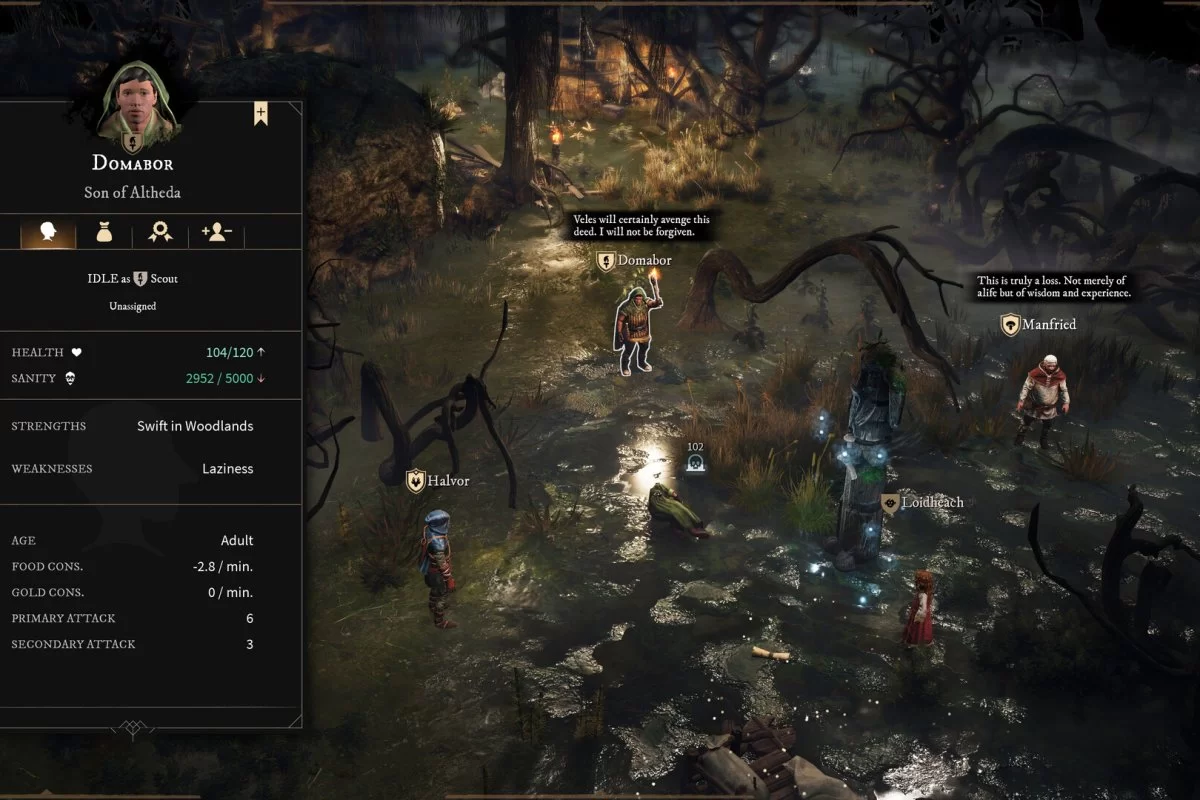Click the bookmark plus icon on panel
1200x800 pixels.
(x=260, y=114)
